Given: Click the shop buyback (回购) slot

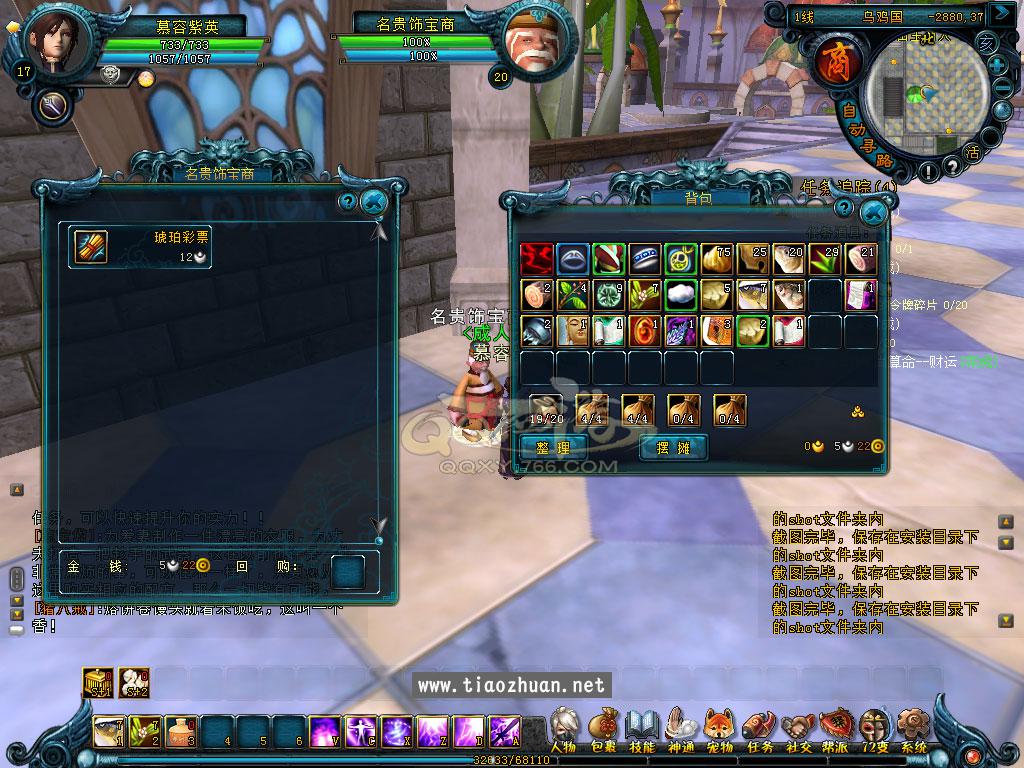Looking at the screenshot, I should pyautogui.click(x=348, y=571).
